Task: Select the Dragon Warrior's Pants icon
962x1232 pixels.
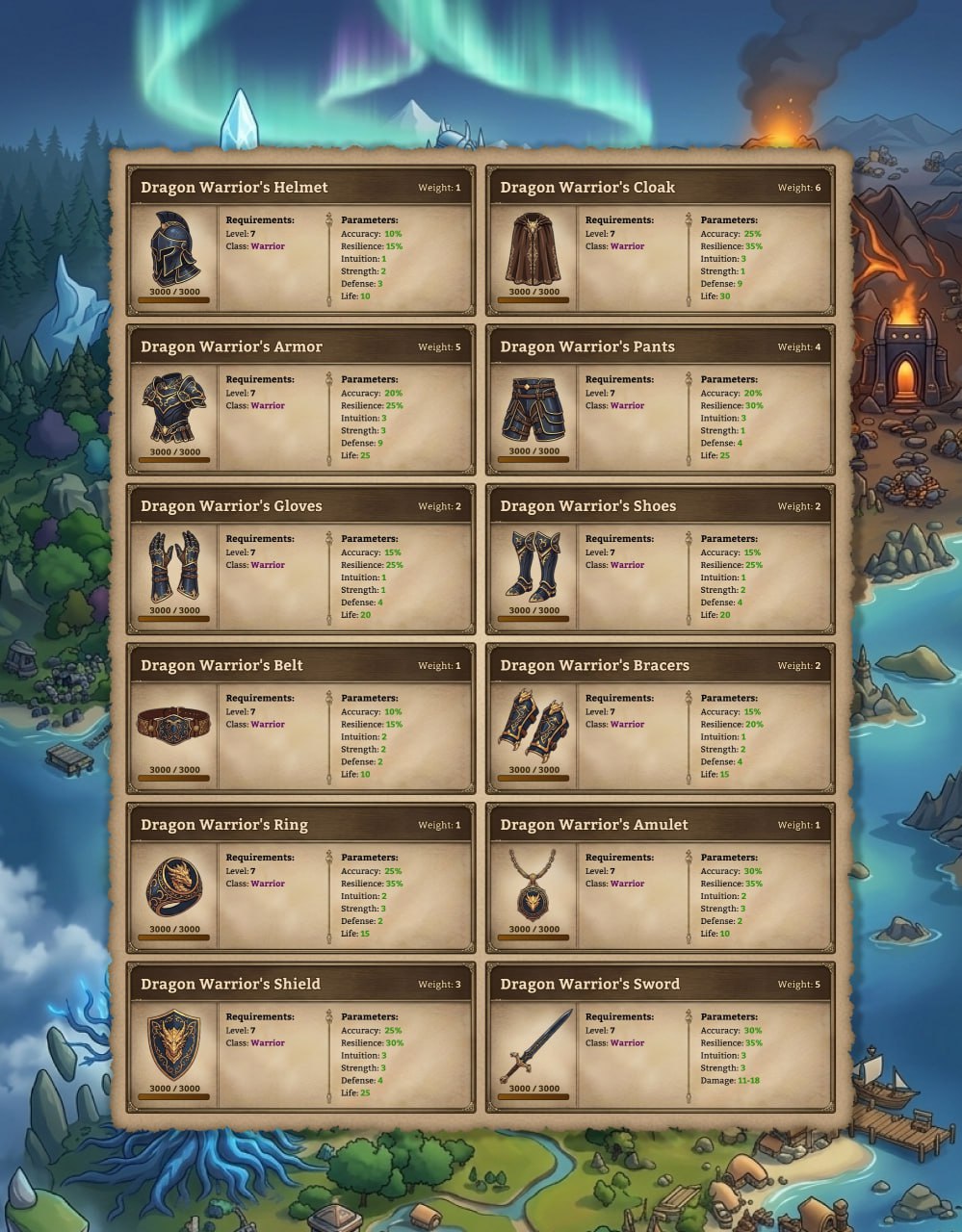Action: (x=533, y=408)
